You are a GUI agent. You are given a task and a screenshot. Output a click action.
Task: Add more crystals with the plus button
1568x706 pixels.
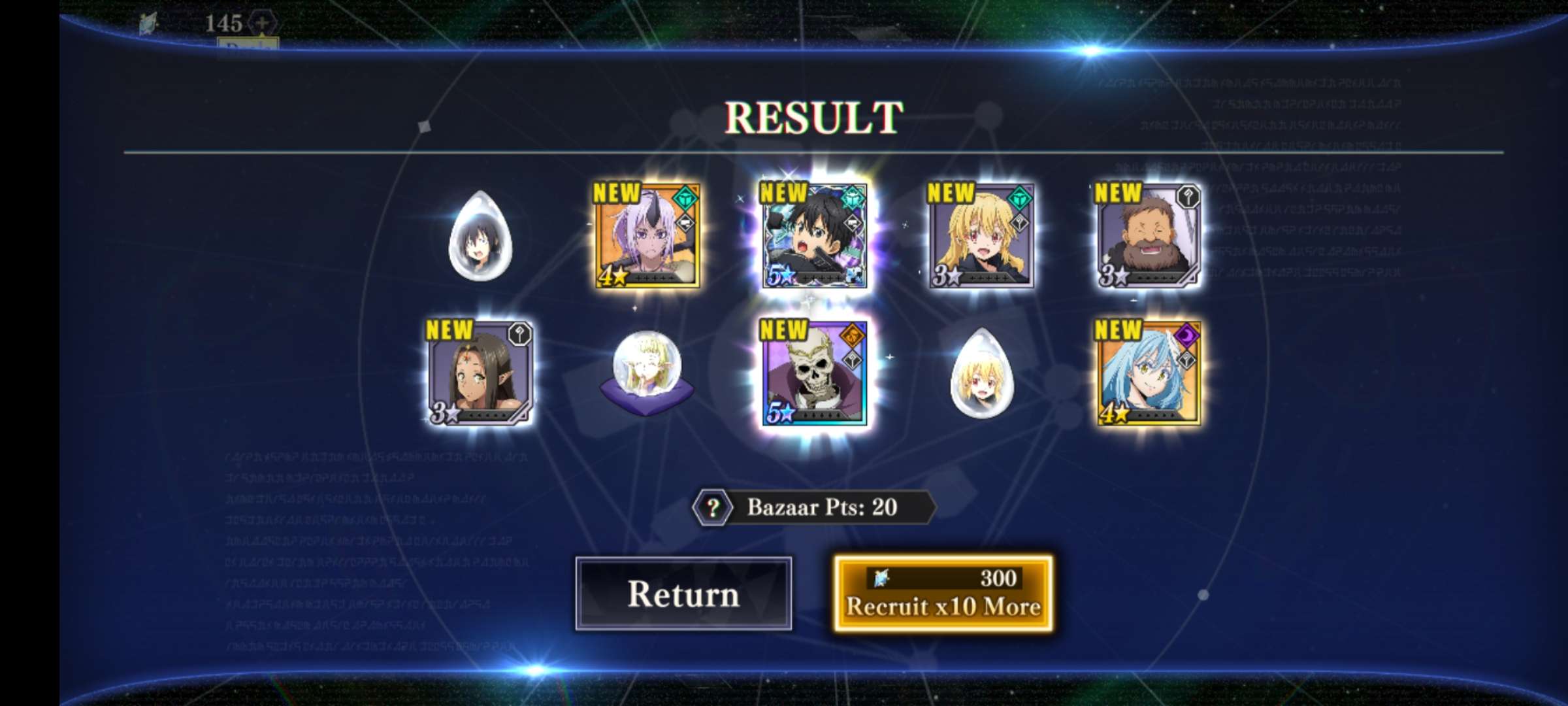click(x=262, y=23)
